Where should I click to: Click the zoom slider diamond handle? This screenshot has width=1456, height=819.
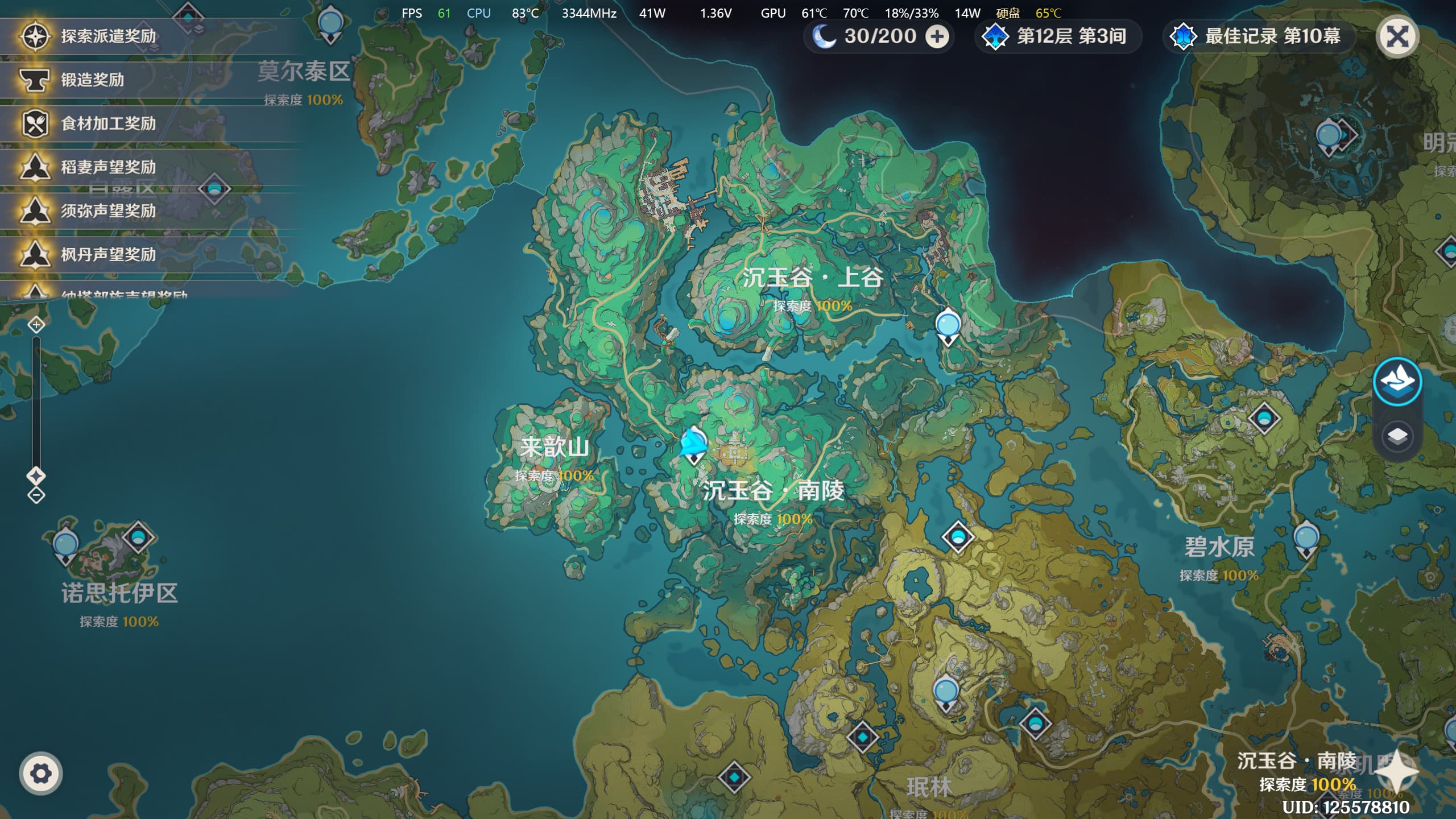point(36,475)
